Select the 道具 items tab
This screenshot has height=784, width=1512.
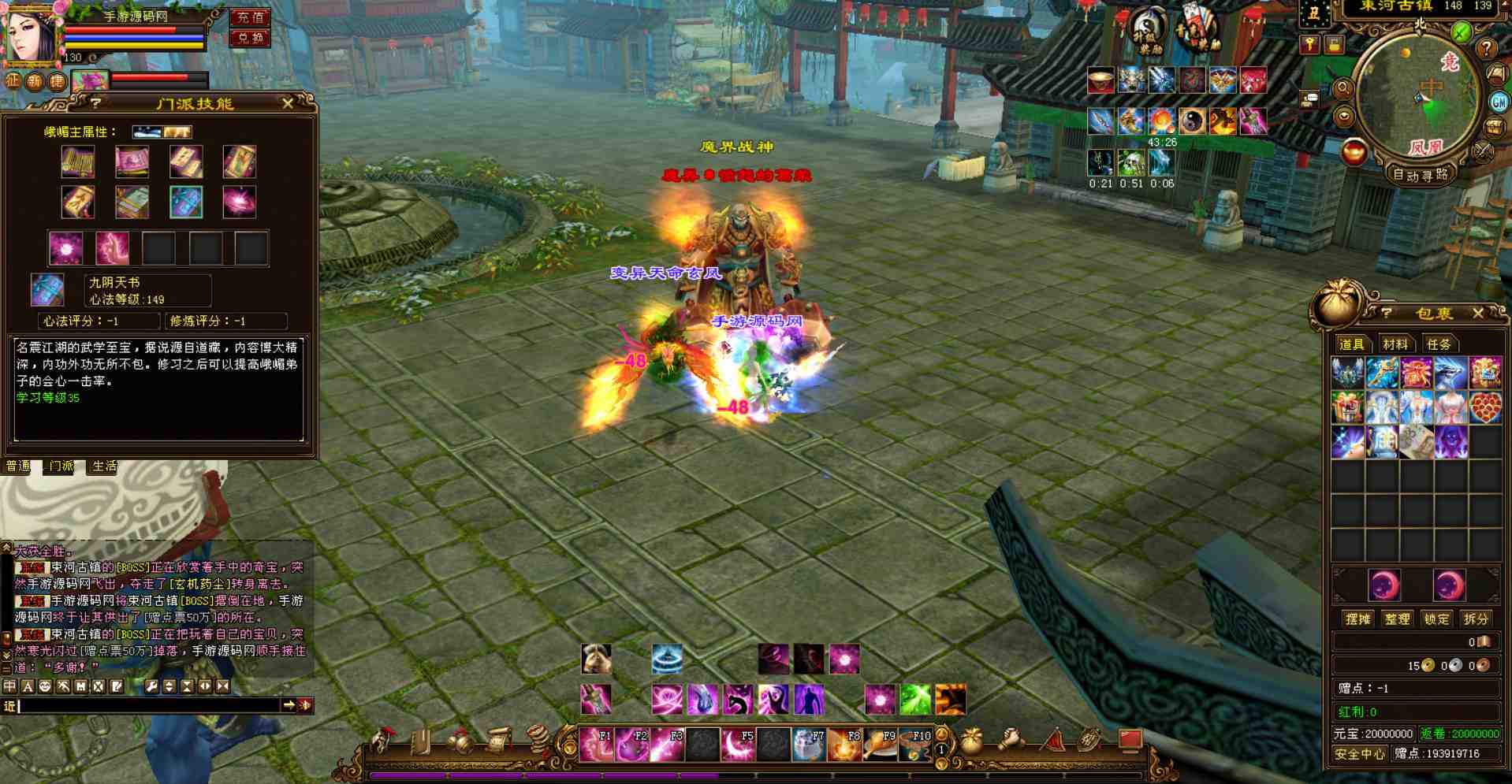[1351, 344]
